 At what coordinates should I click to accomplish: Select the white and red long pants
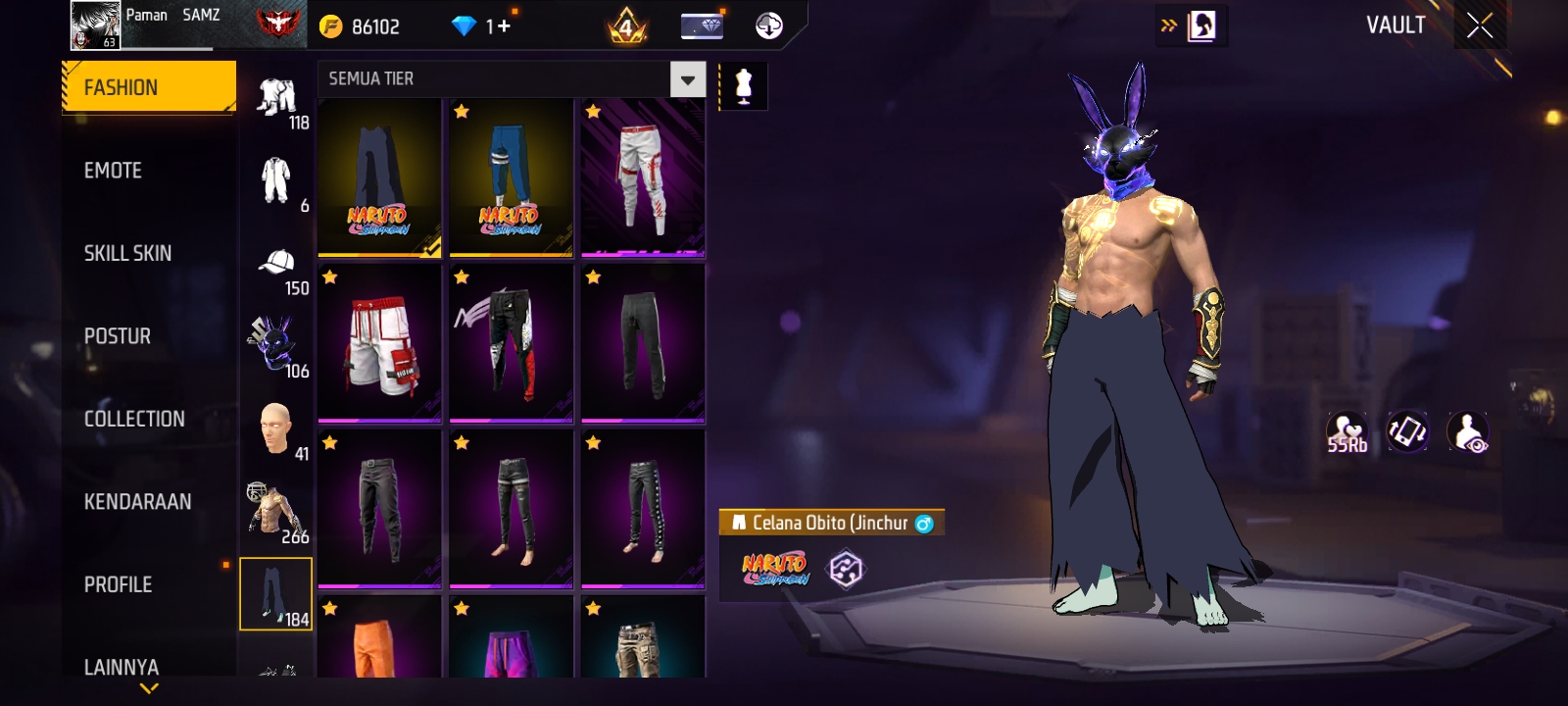642,176
